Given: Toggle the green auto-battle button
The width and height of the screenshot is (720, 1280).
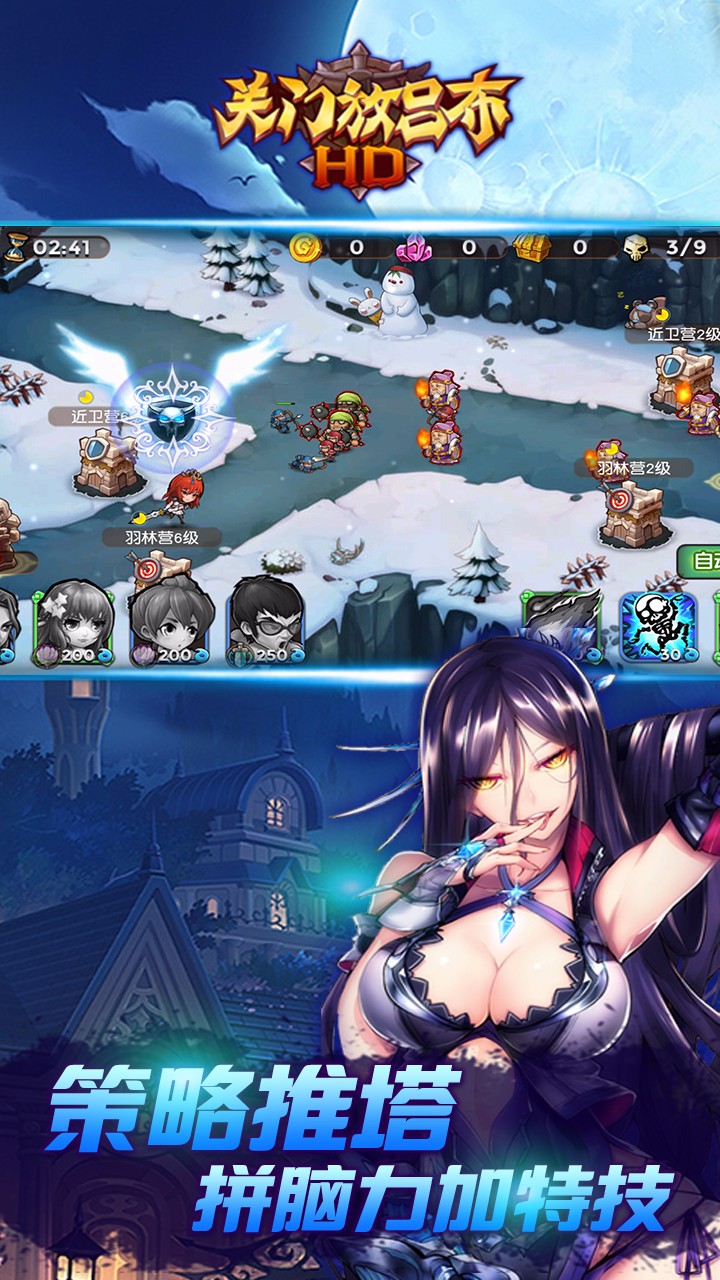Looking at the screenshot, I should 700,560.
